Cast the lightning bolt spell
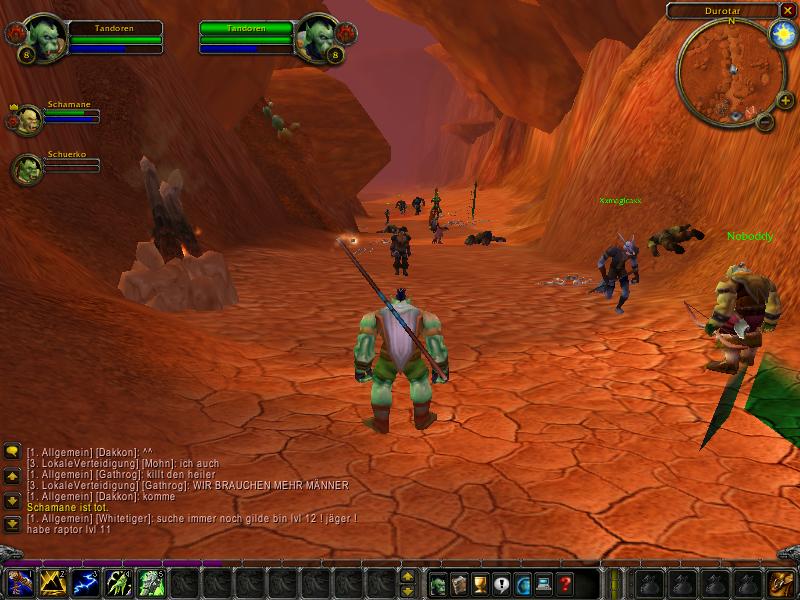The height and width of the screenshot is (600, 800). point(85,582)
